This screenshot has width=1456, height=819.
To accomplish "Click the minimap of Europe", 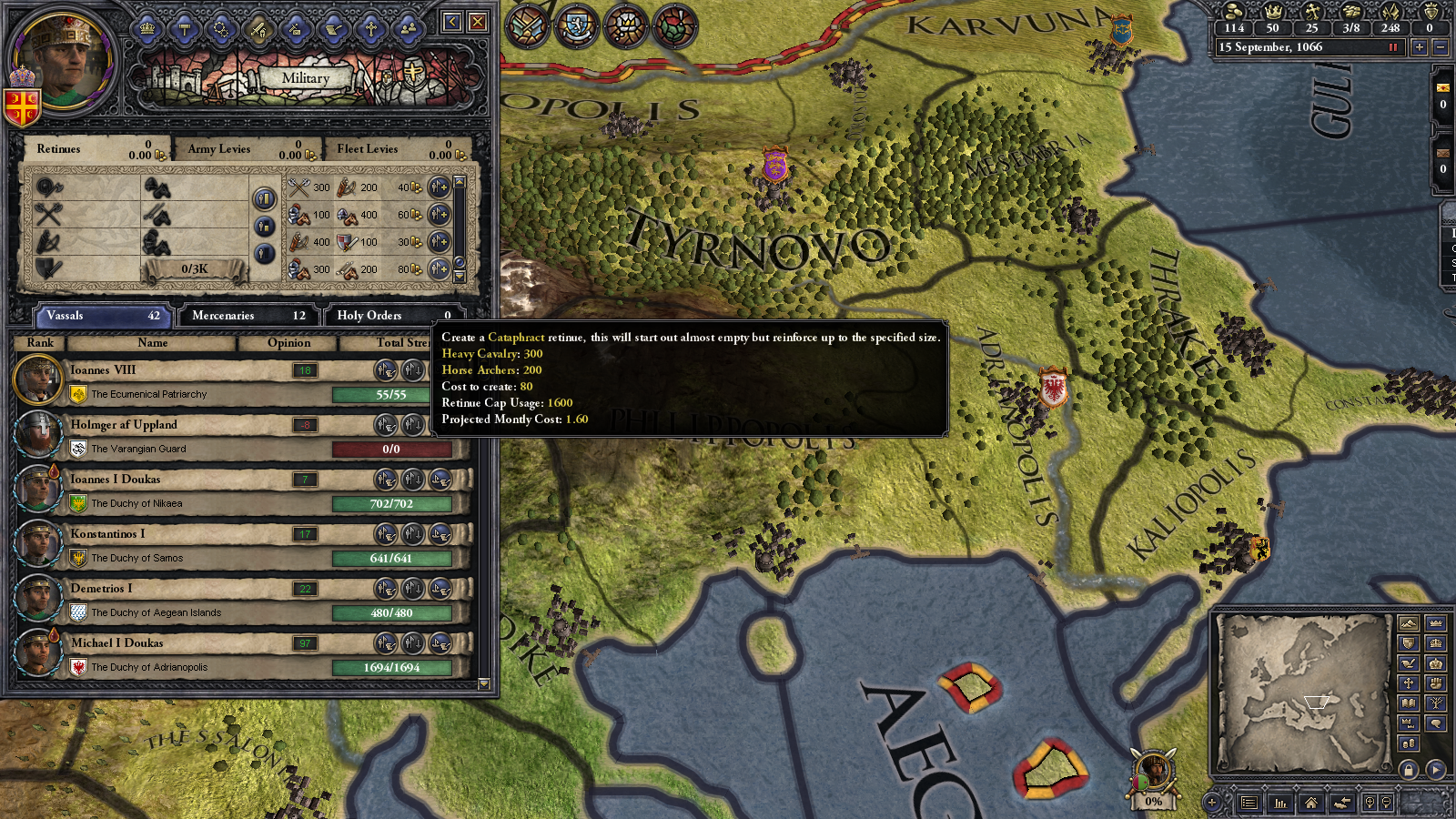I will click(1301, 693).
